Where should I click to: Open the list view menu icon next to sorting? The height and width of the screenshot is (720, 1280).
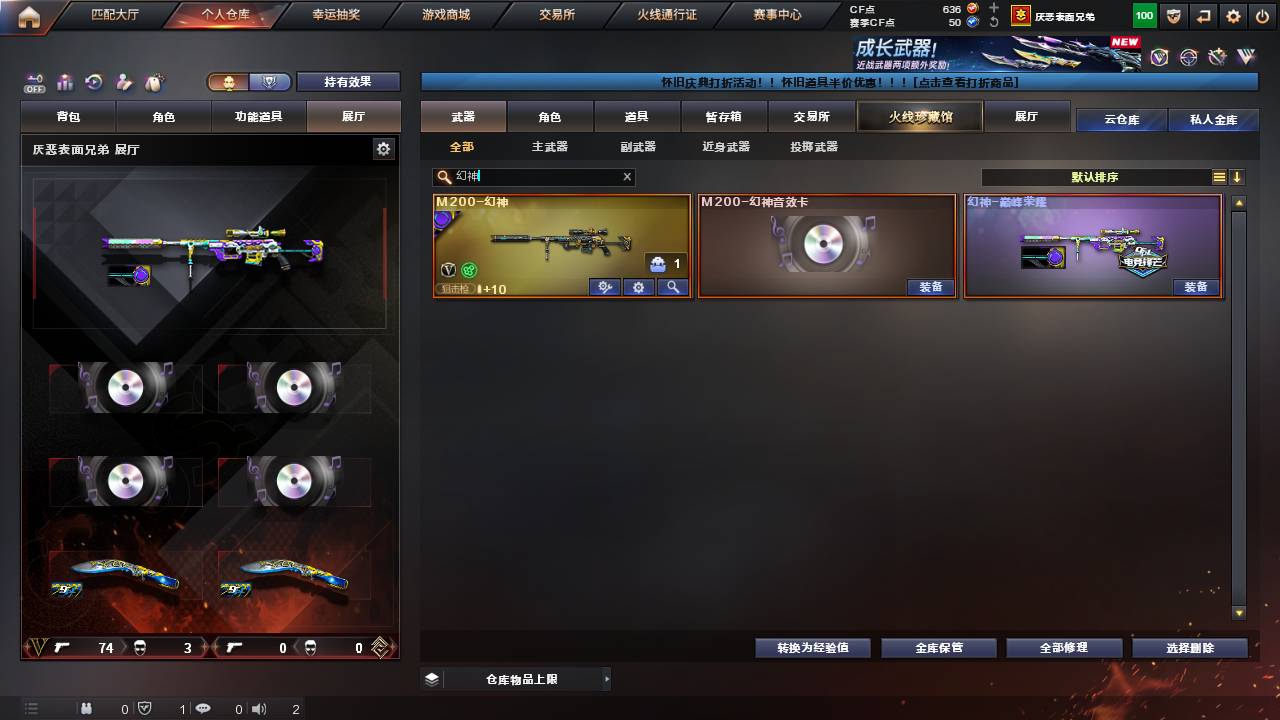pyautogui.click(x=1219, y=177)
